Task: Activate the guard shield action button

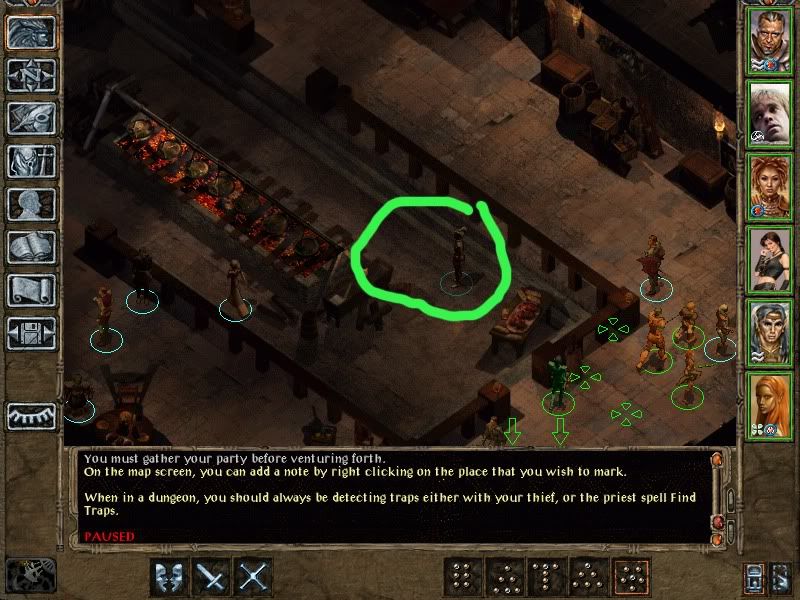Action: 169,577
